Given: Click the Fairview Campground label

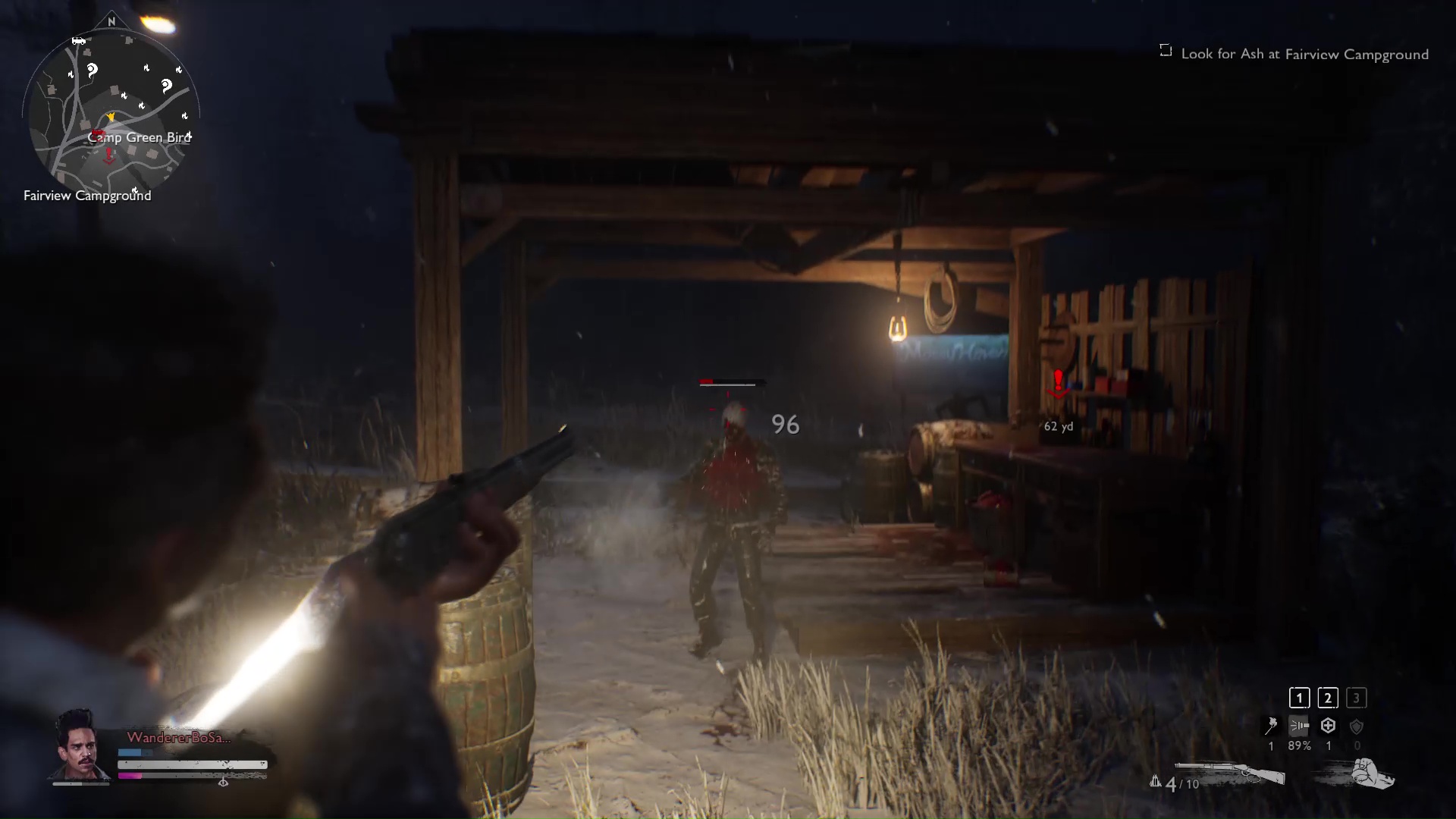Looking at the screenshot, I should [87, 195].
